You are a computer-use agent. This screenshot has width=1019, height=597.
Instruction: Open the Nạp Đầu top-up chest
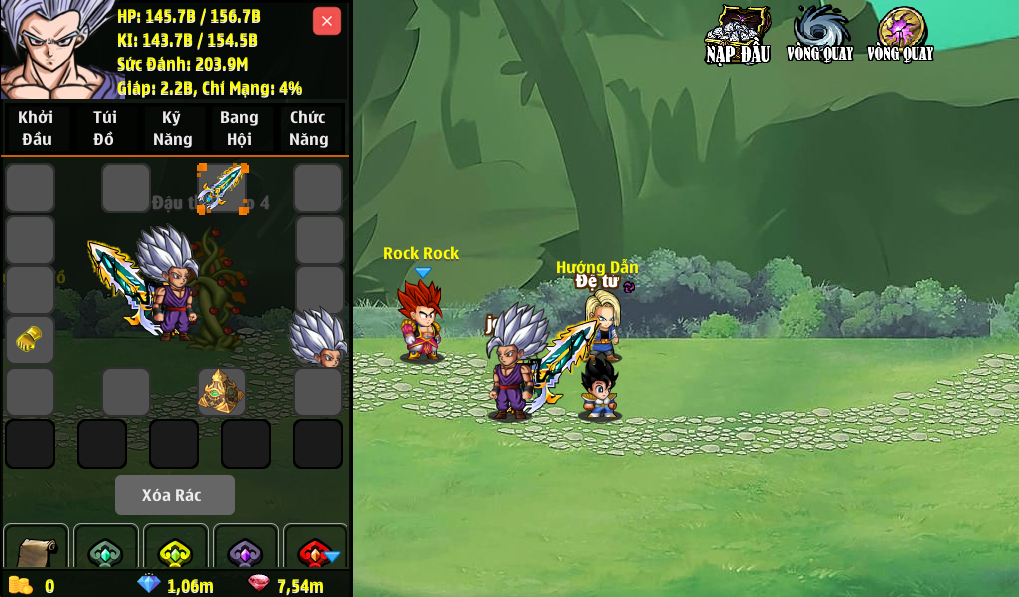pyautogui.click(x=738, y=34)
